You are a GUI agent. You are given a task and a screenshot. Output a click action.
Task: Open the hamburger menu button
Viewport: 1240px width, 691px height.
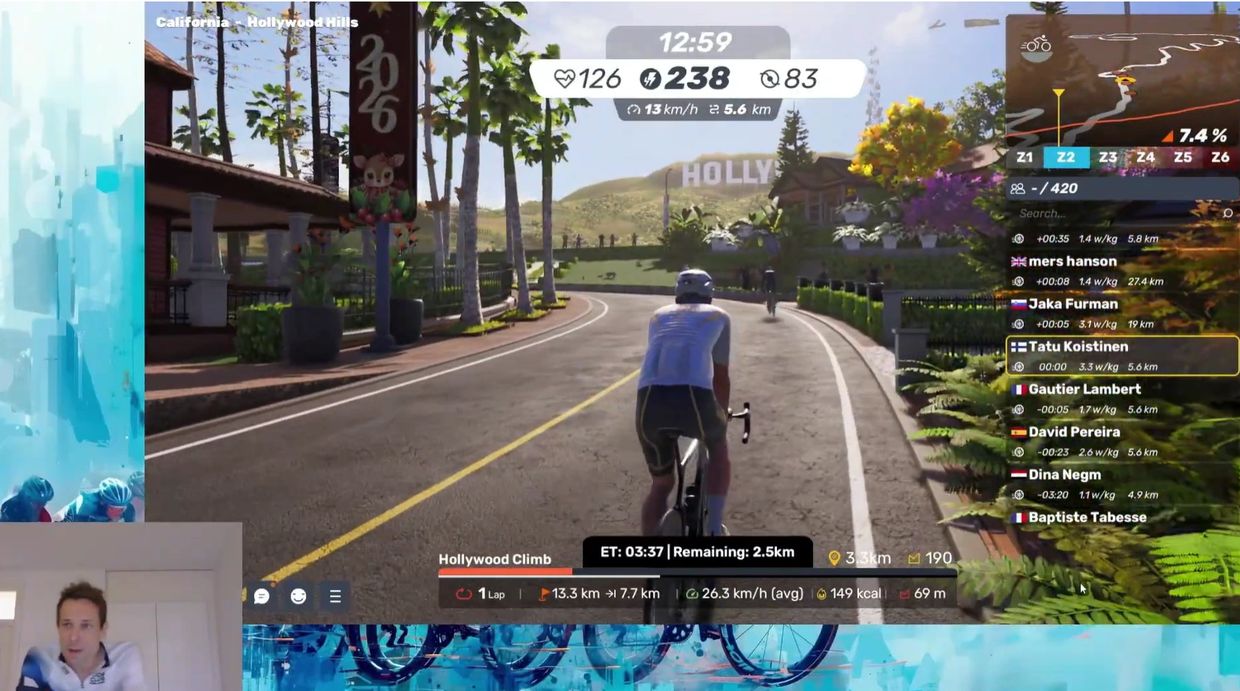pyautogui.click(x=335, y=596)
